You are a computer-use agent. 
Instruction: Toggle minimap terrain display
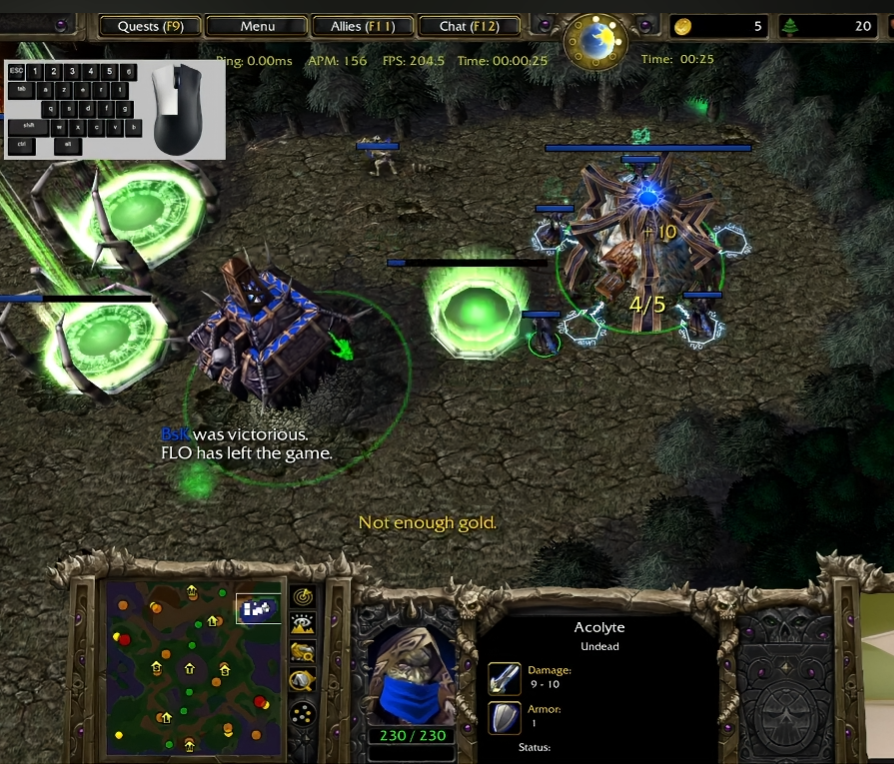tap(303, 624)
